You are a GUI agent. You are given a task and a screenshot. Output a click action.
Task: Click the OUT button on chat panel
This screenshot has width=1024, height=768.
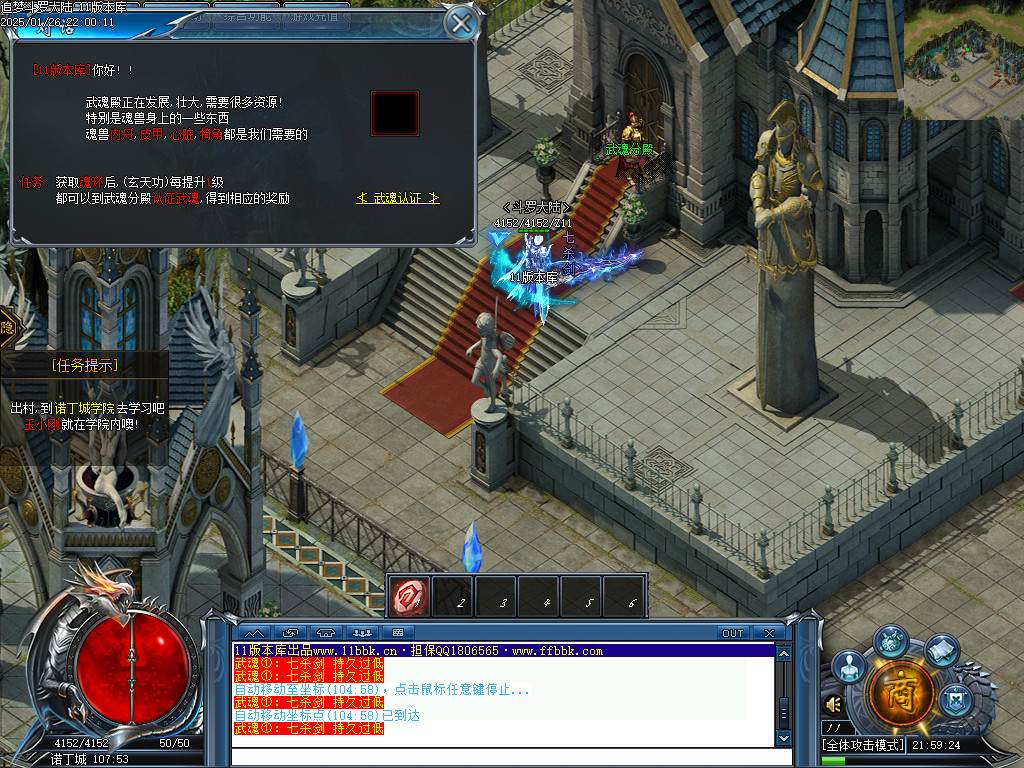click(x=733, y=633)
